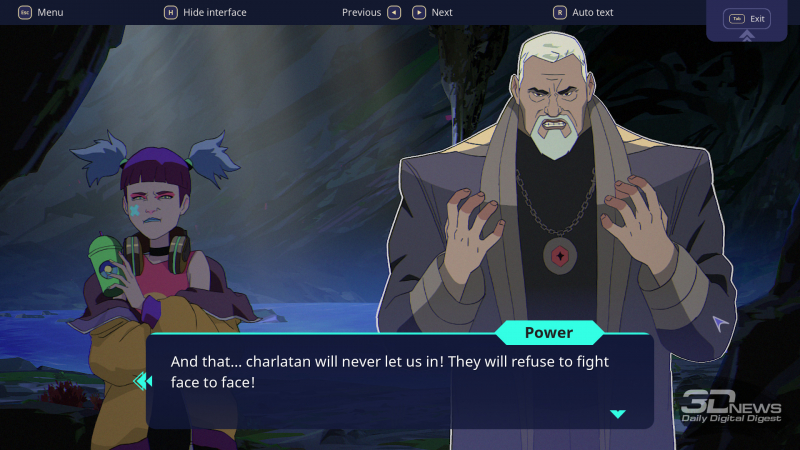Toggle Auto text mode
Image resolution: width=800 pixels, height=450 pixels.
584,12
